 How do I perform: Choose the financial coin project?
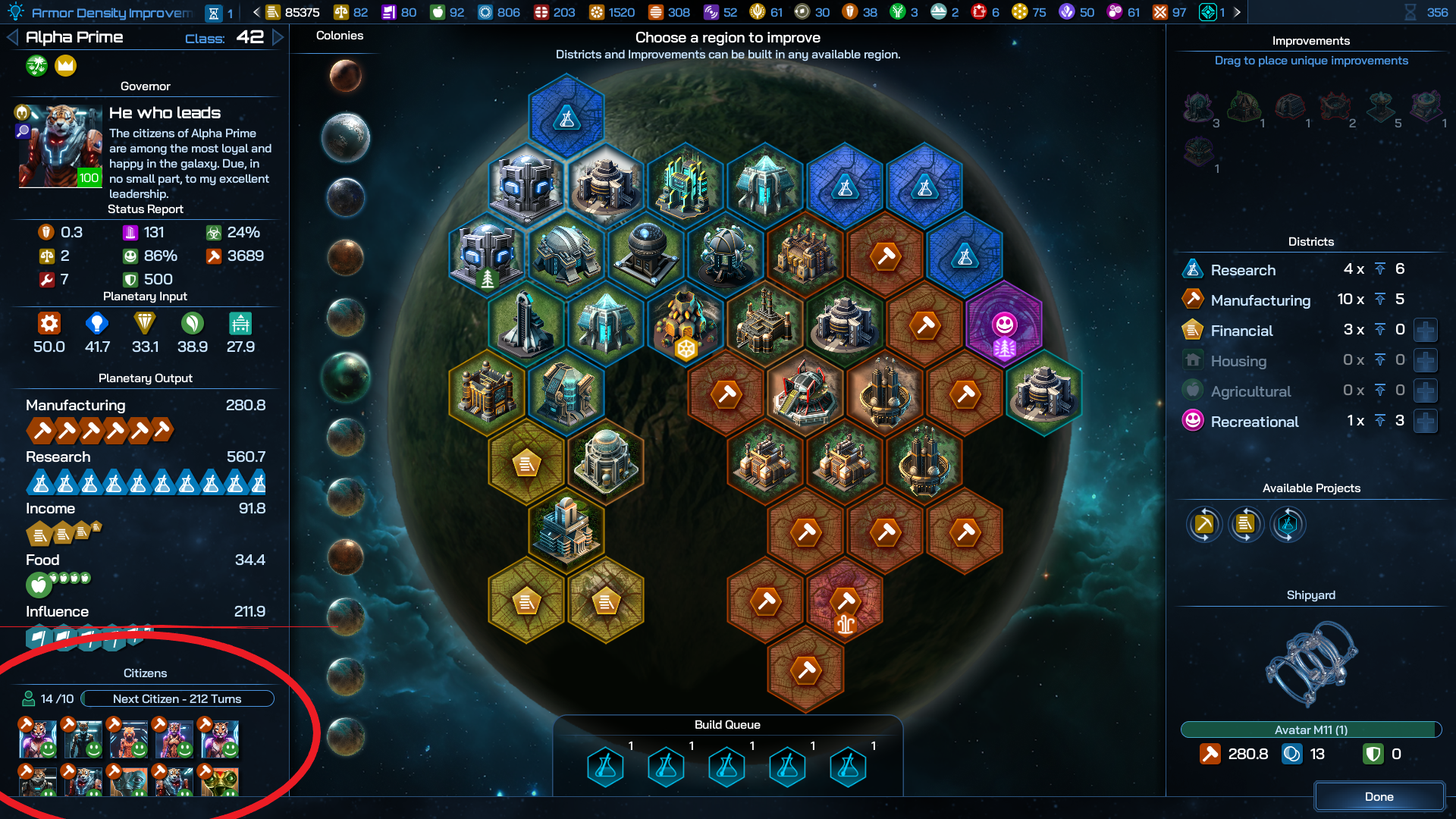[1245, 524]
